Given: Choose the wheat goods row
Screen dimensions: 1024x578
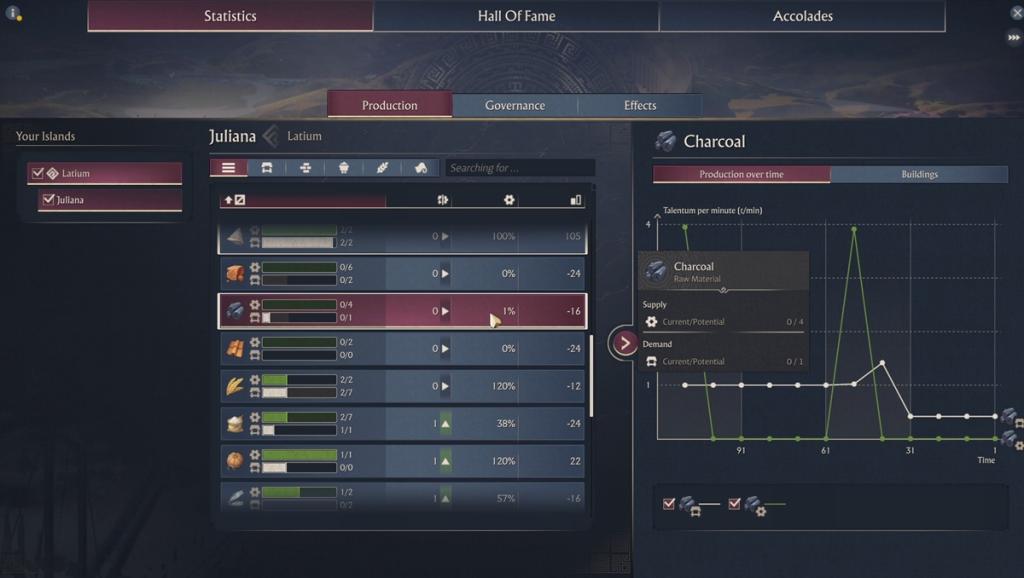Looking at the screenshot, I should [402, 386].
